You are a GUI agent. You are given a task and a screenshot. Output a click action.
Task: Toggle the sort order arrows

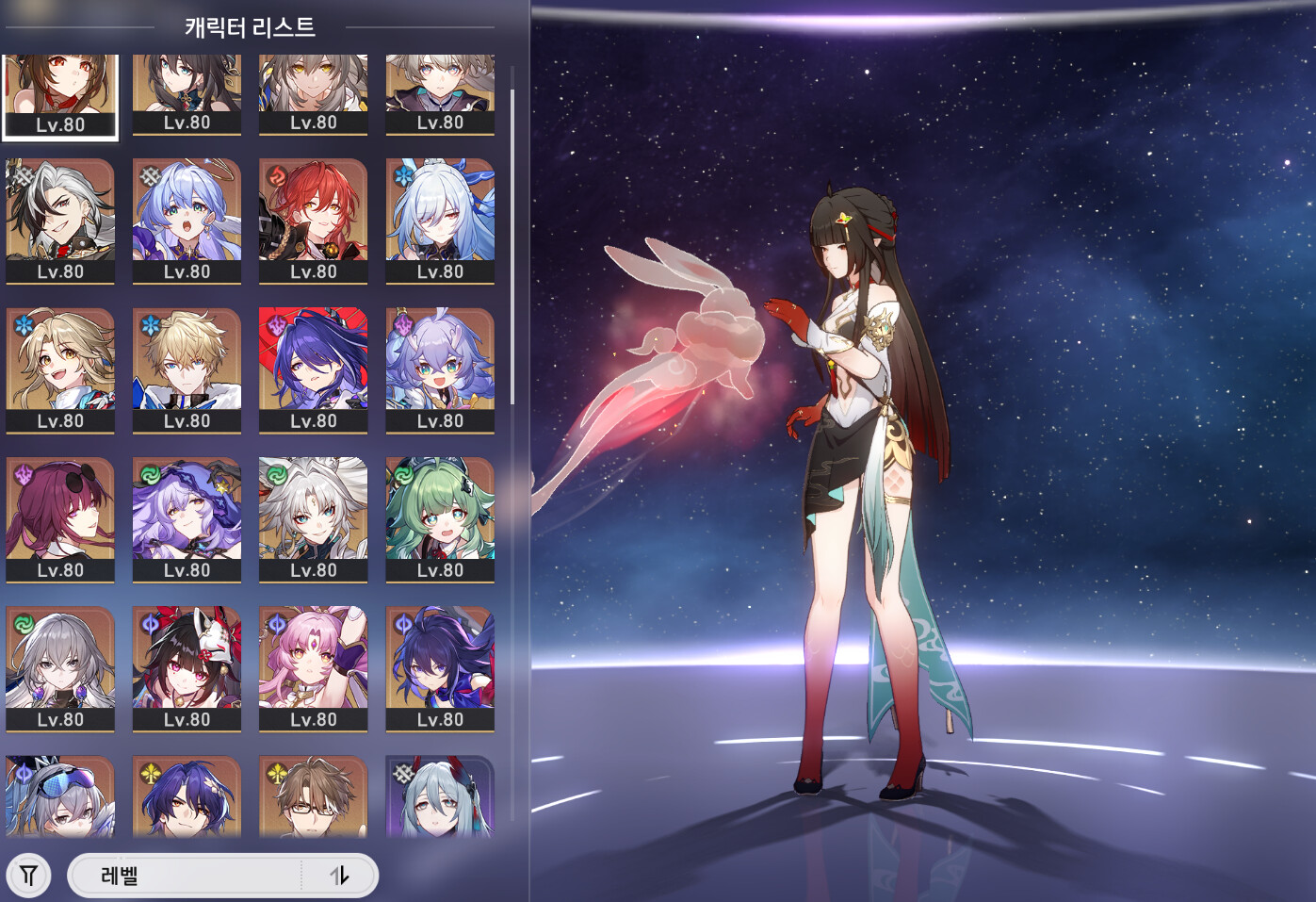tap(339, 876)
